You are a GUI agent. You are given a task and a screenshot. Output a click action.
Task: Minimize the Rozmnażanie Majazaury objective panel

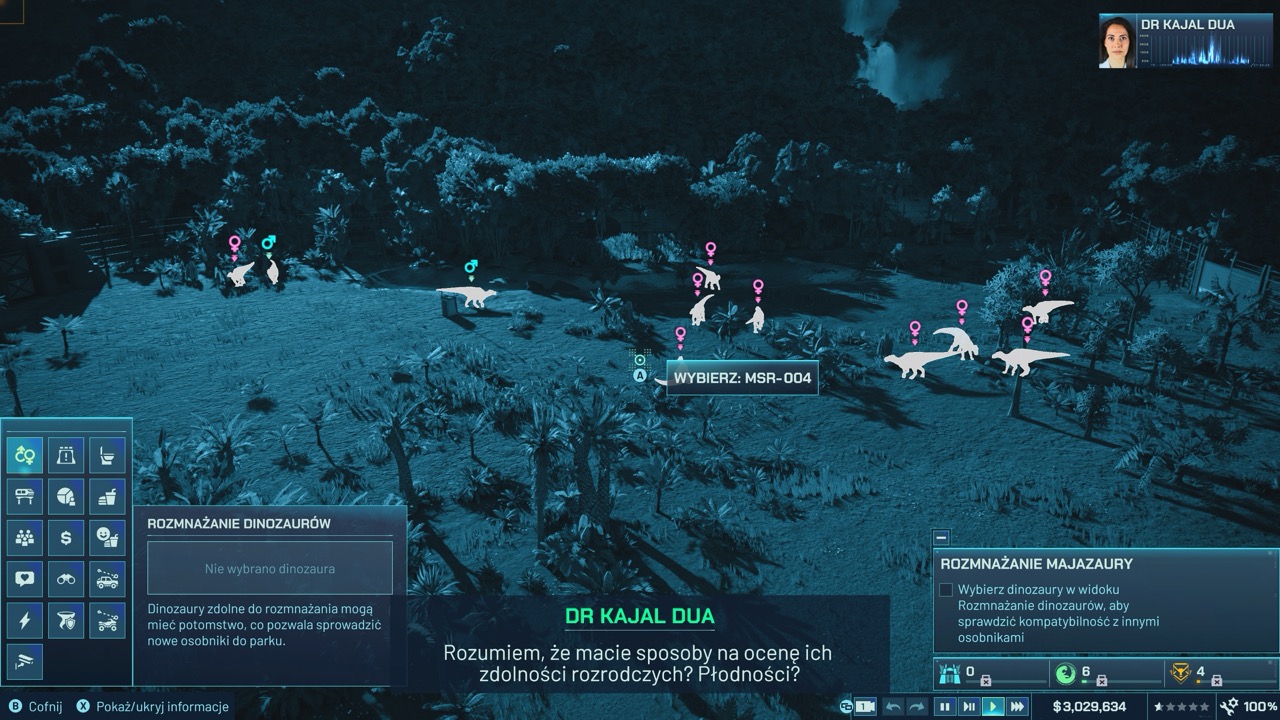point(941,538)
